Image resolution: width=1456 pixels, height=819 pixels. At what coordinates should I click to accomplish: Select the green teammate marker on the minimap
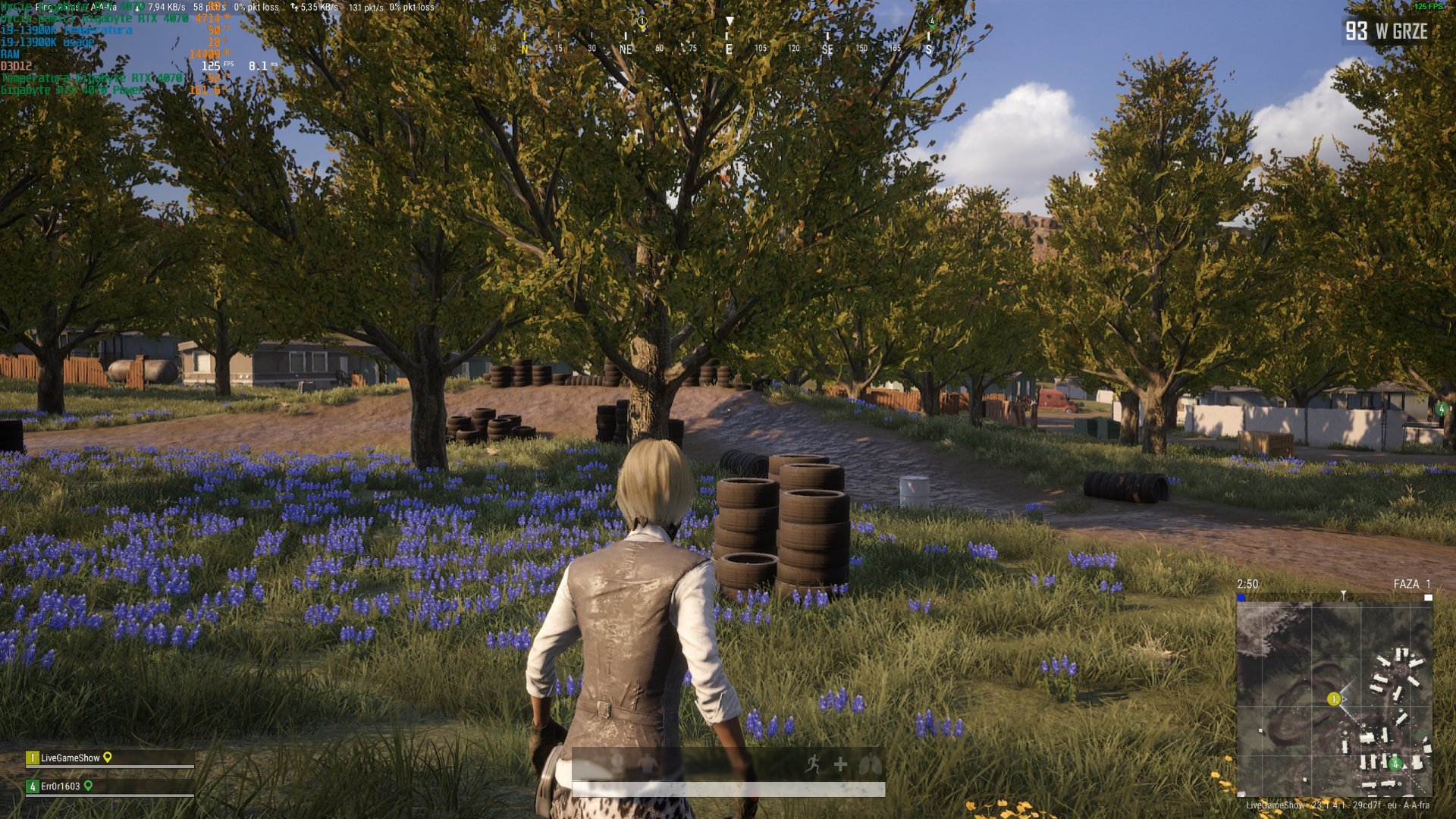1395,764
